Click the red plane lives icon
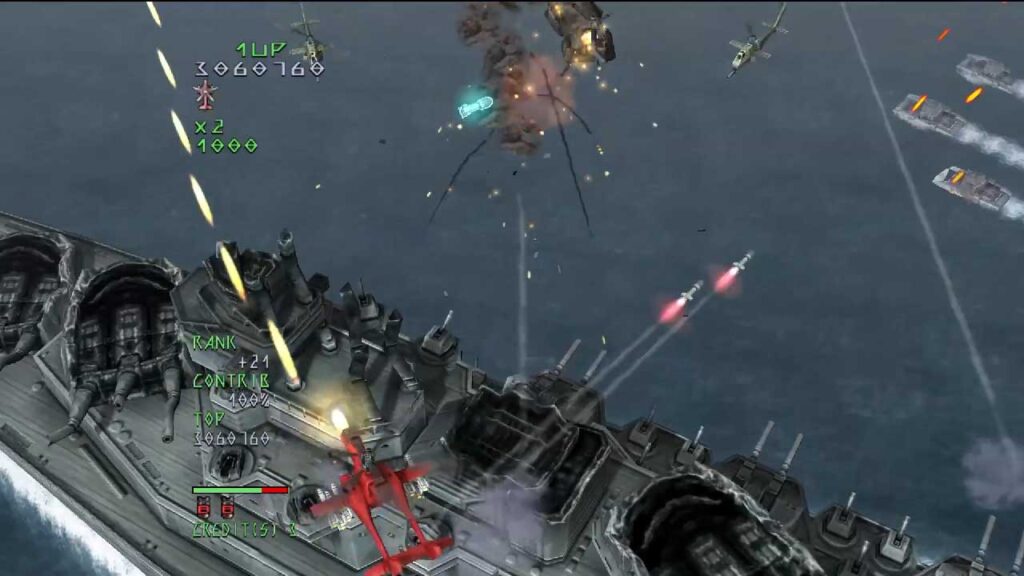Screen dimensions: 1024x576 pos(205,95)
